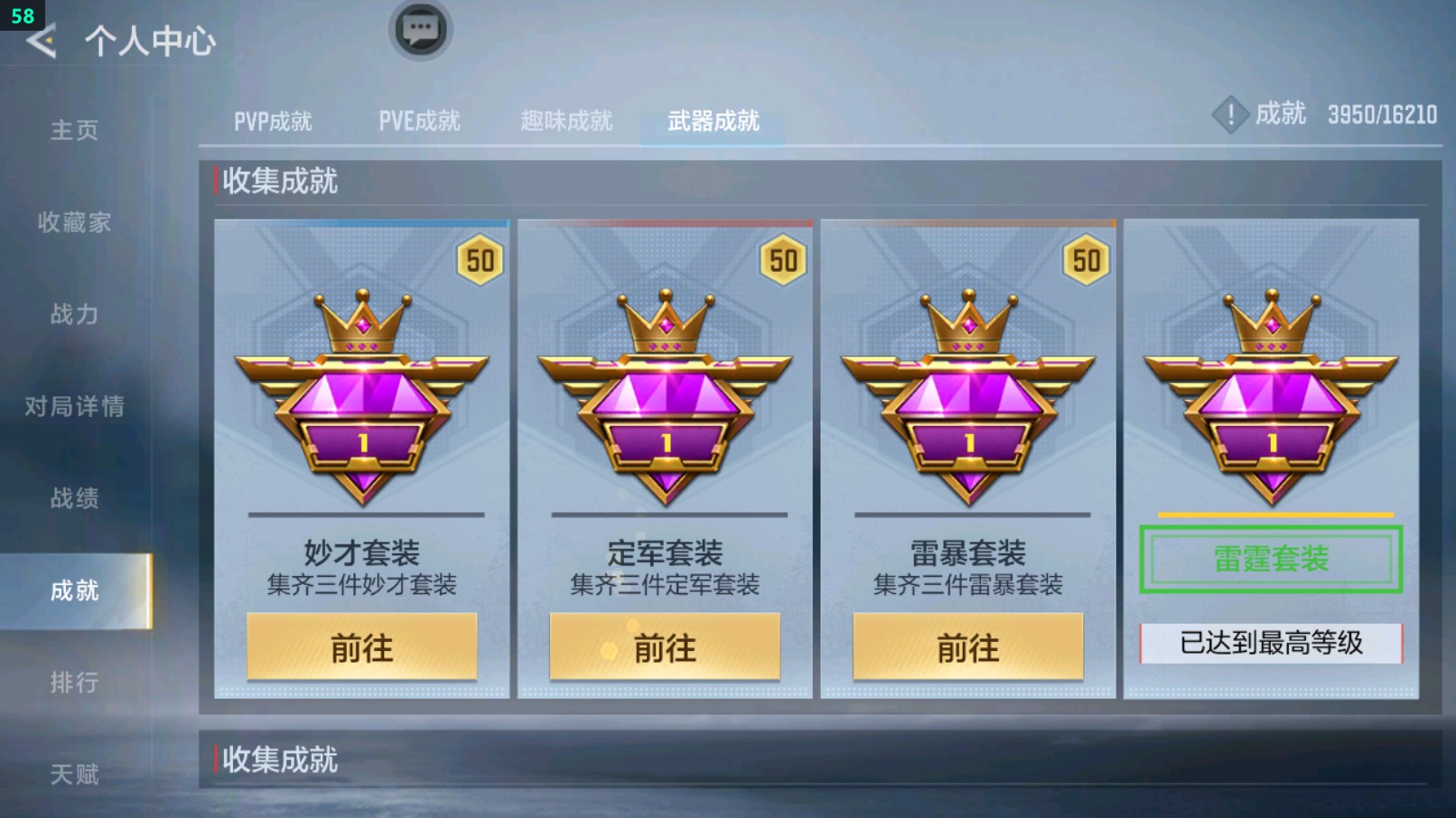Viewport: 1456px width, 818px height.
Task: Click the exclamation achievement info icon
Action: (1230, 115)
